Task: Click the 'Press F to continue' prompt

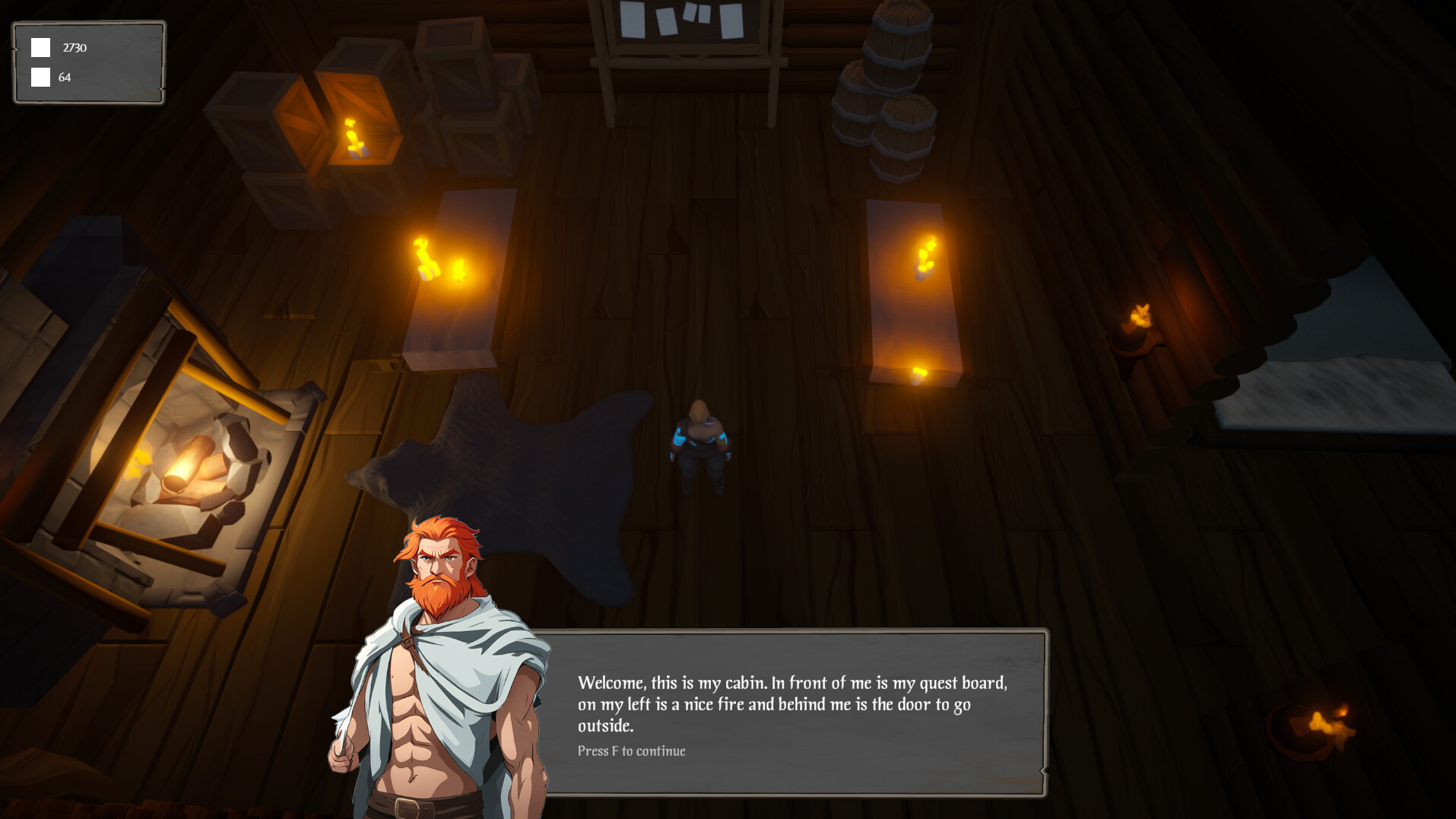Action: click(x=631, y=751)
